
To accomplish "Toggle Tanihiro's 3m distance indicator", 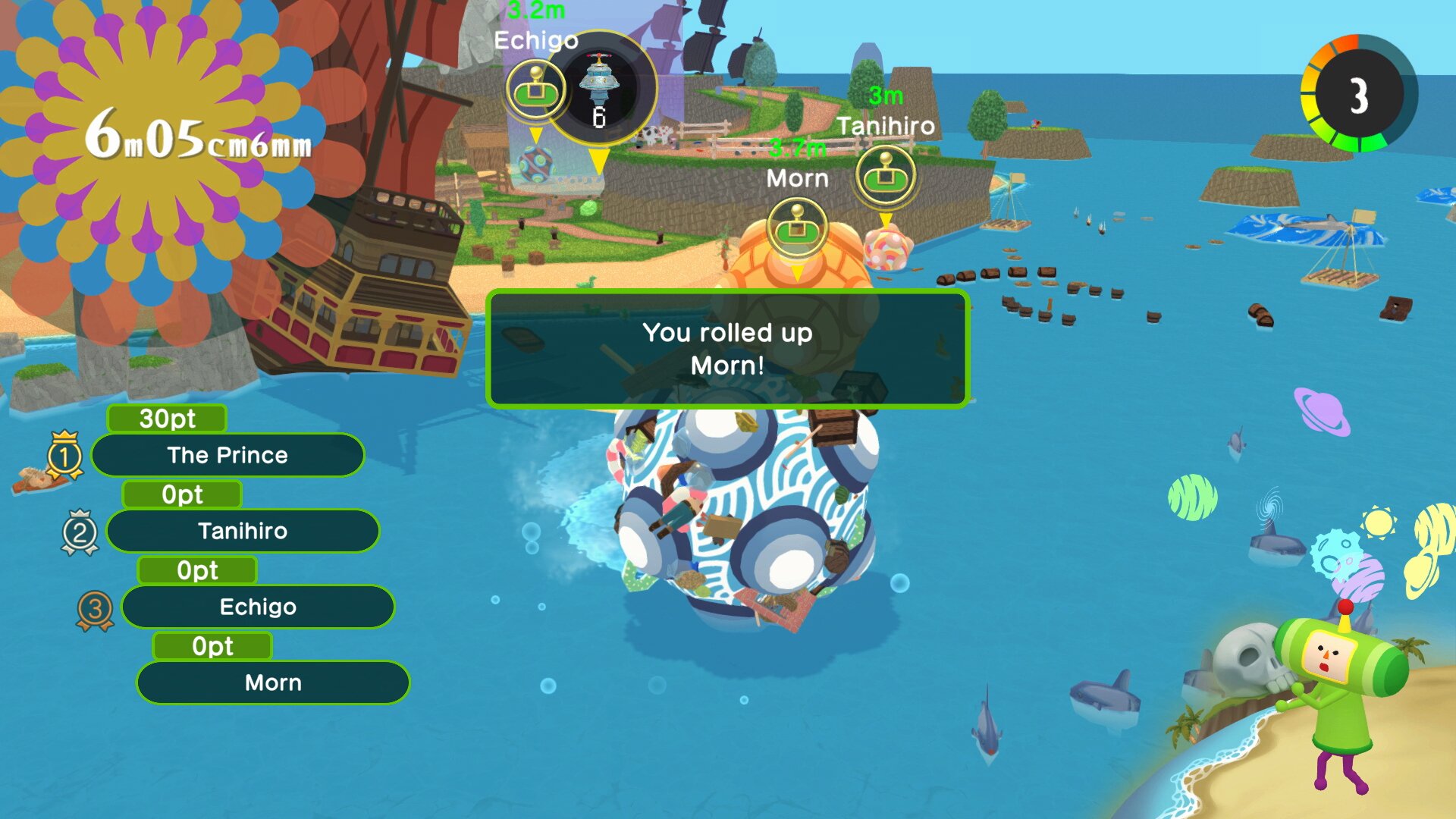I will coord(885,96).
